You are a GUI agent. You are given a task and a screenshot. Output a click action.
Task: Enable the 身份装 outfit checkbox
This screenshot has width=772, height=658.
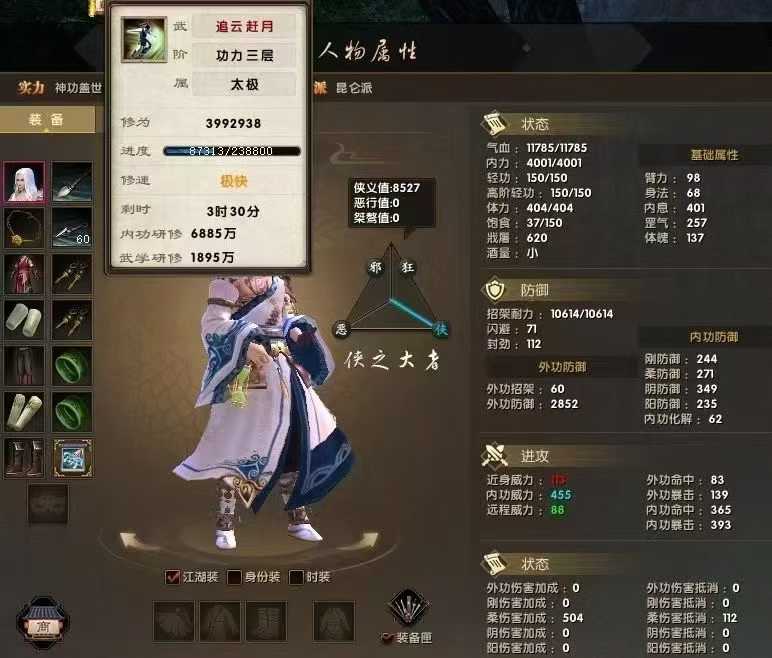(x=235, y=577)
